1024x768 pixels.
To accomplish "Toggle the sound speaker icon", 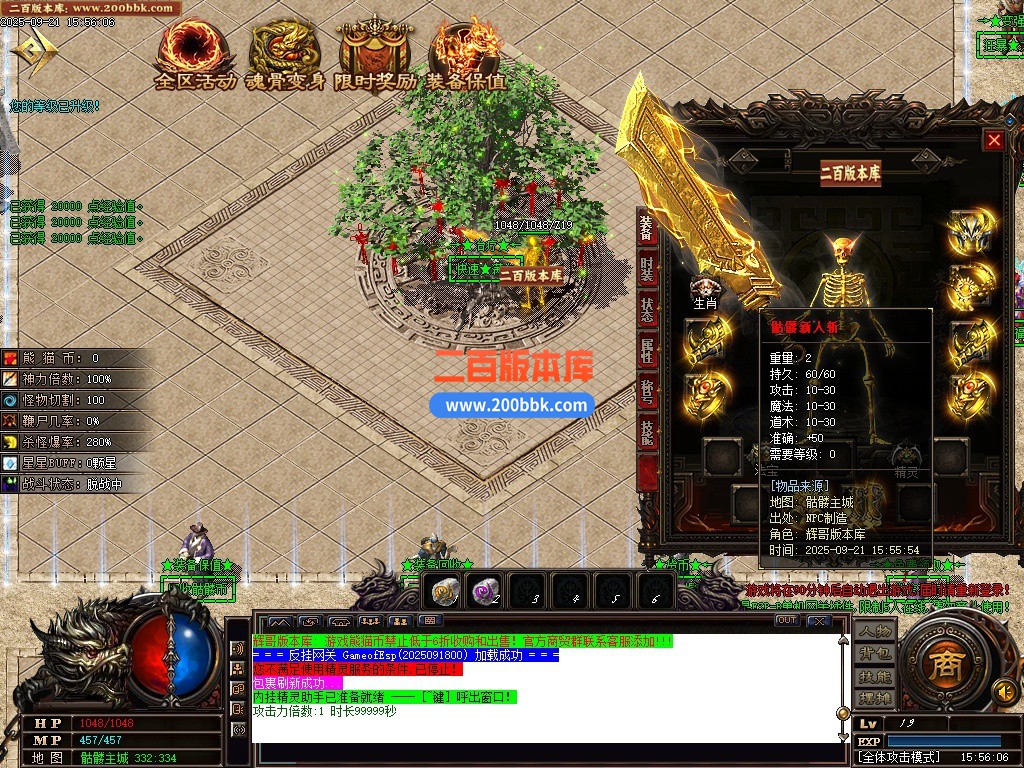I will (1003, 691).
